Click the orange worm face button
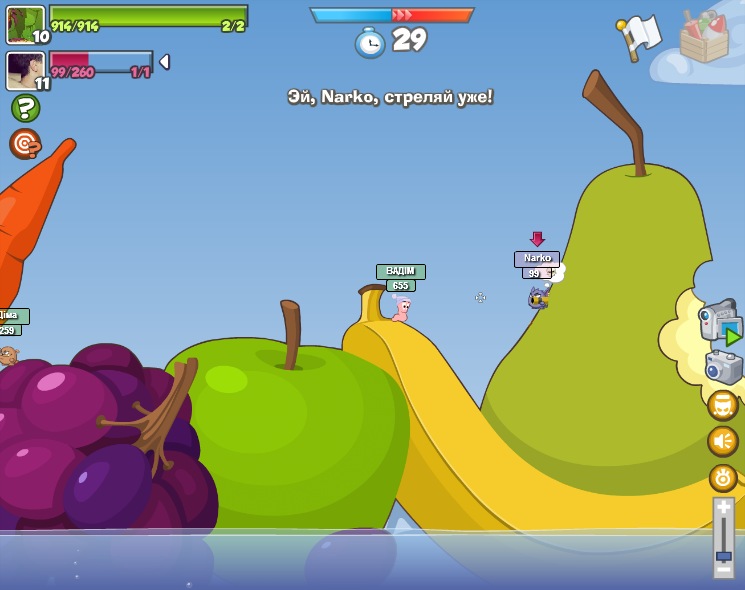Image resolution: width=745 pixels, height=590 pixels. 723,405
